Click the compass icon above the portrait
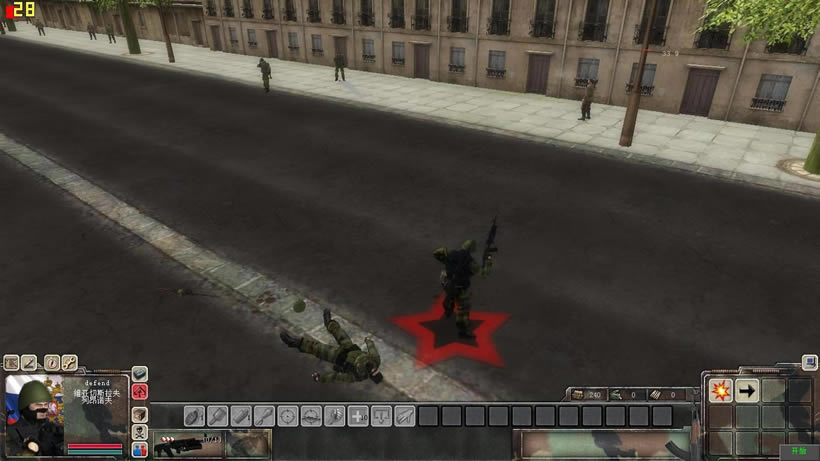 point(51,363)
